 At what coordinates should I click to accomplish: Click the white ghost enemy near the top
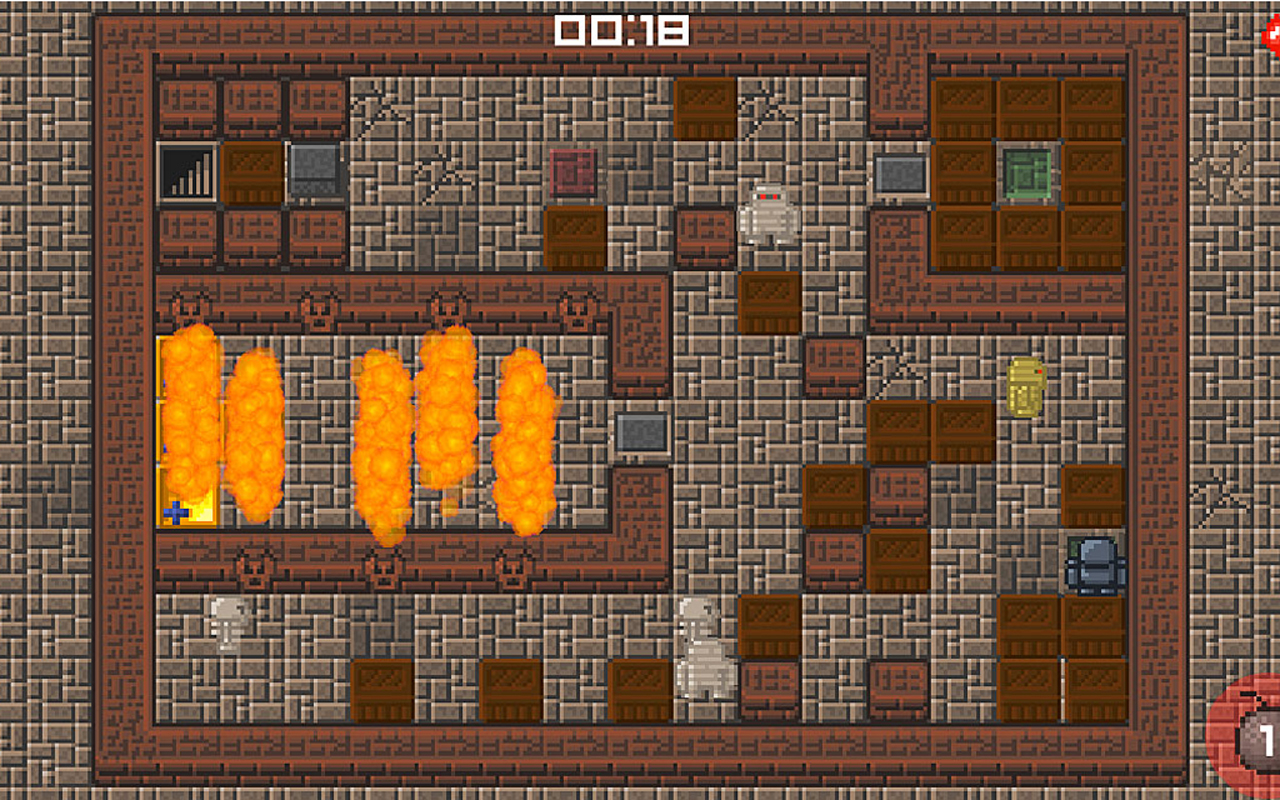(769, 213)
